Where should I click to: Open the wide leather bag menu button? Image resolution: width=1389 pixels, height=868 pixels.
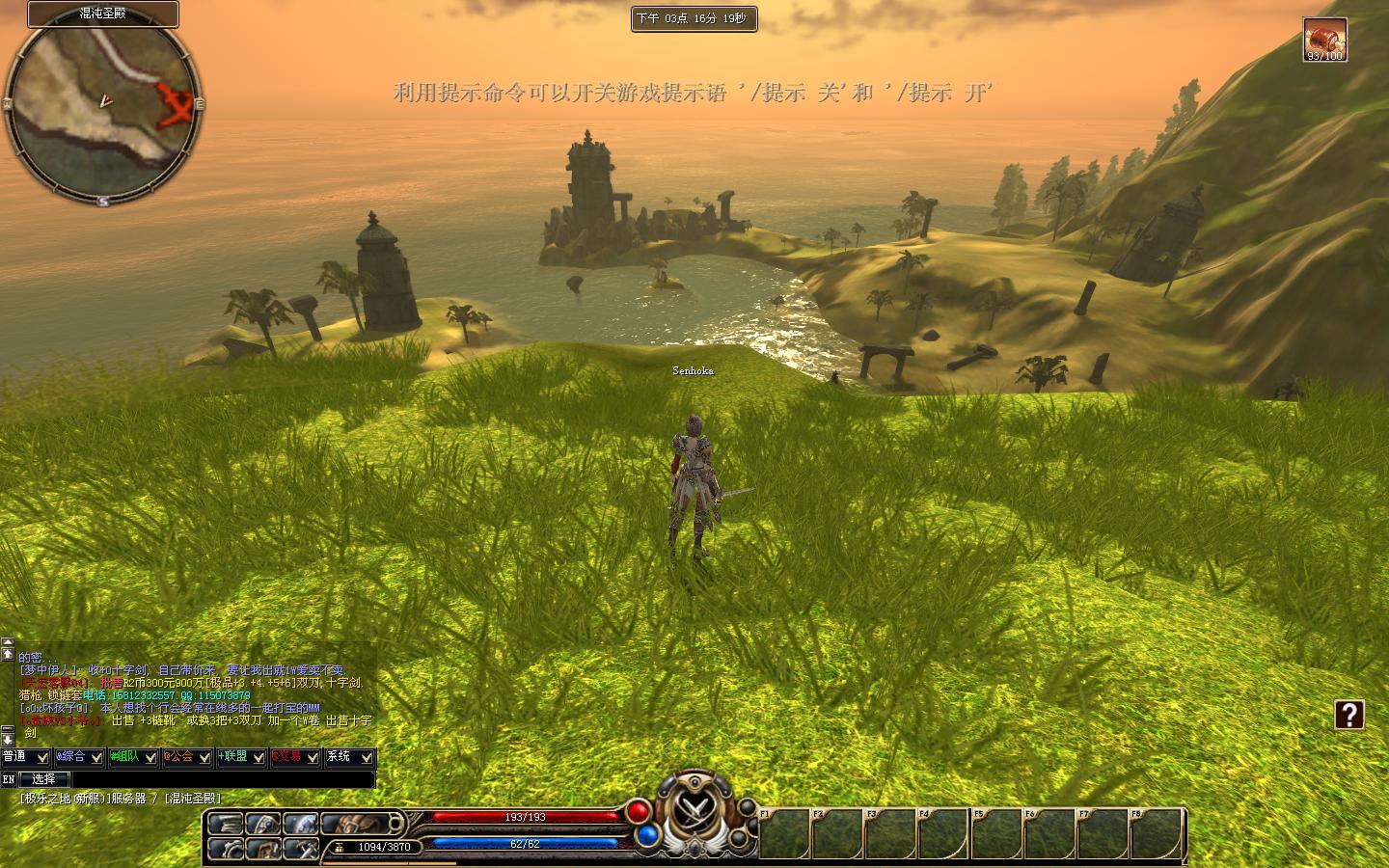click(363, 824)
